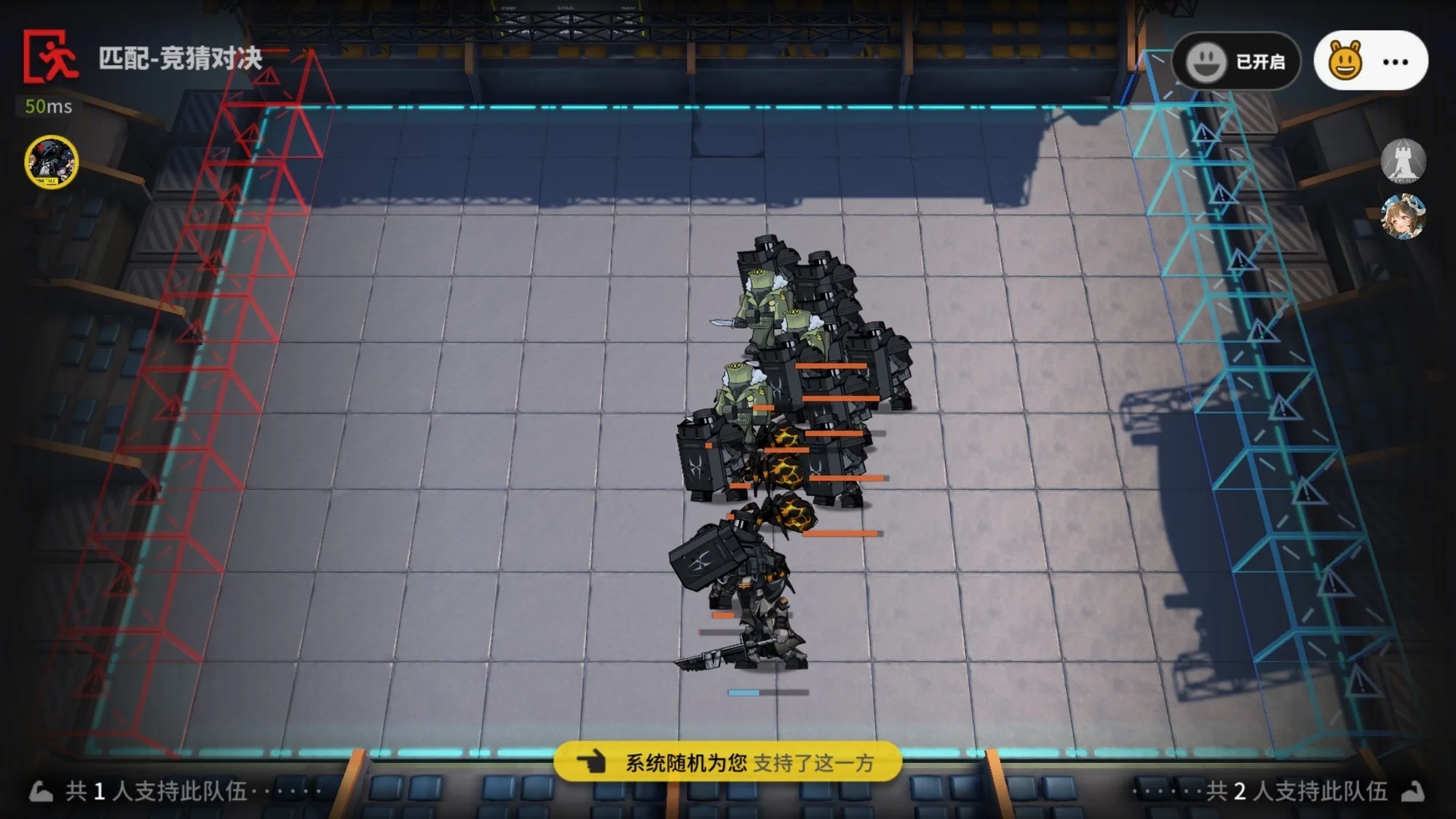Toggle the emoji switch labeled 已开启
The image size is (1456, 819).
coord(1235,62)
